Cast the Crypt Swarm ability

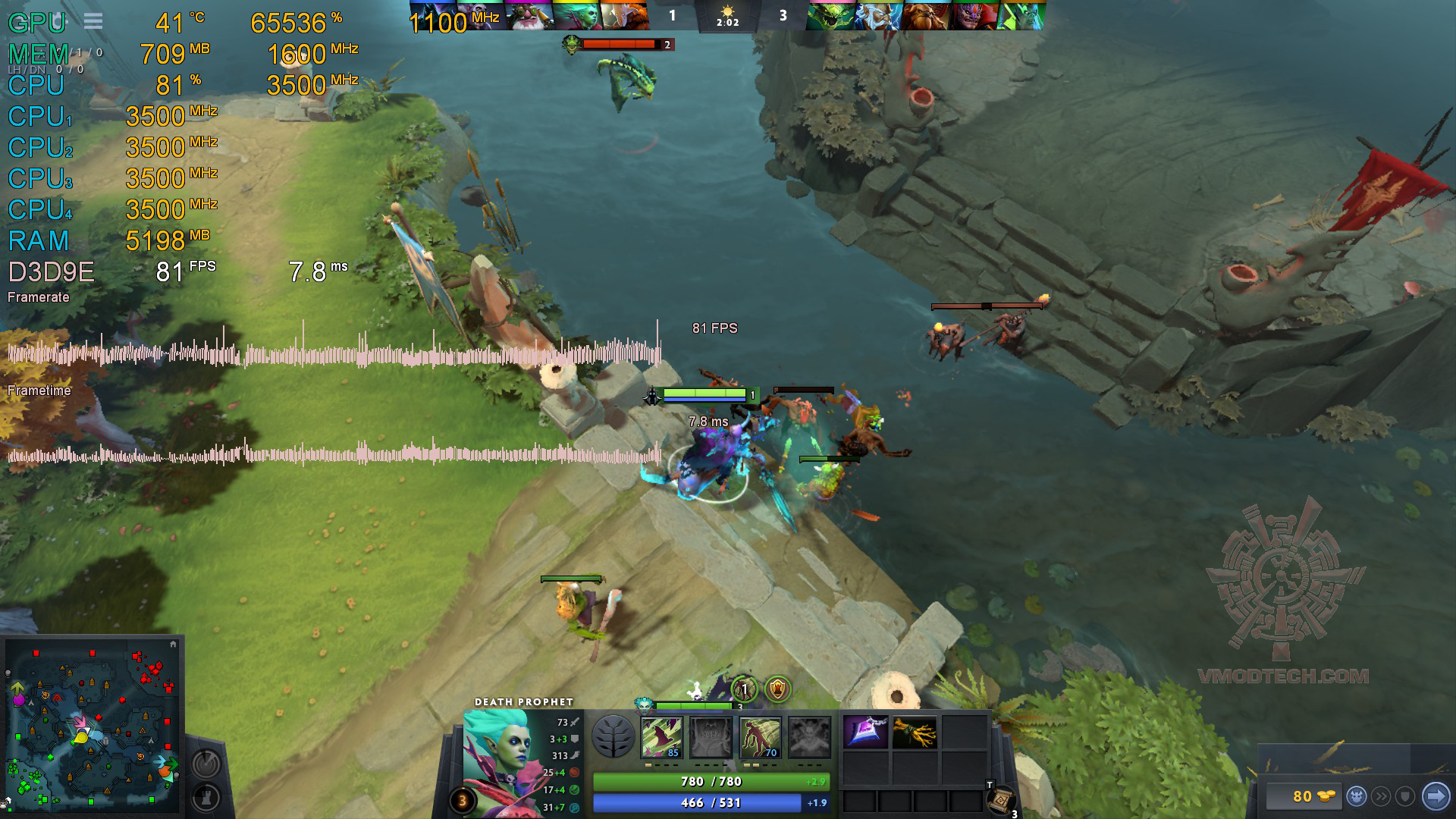coord(661,736)
